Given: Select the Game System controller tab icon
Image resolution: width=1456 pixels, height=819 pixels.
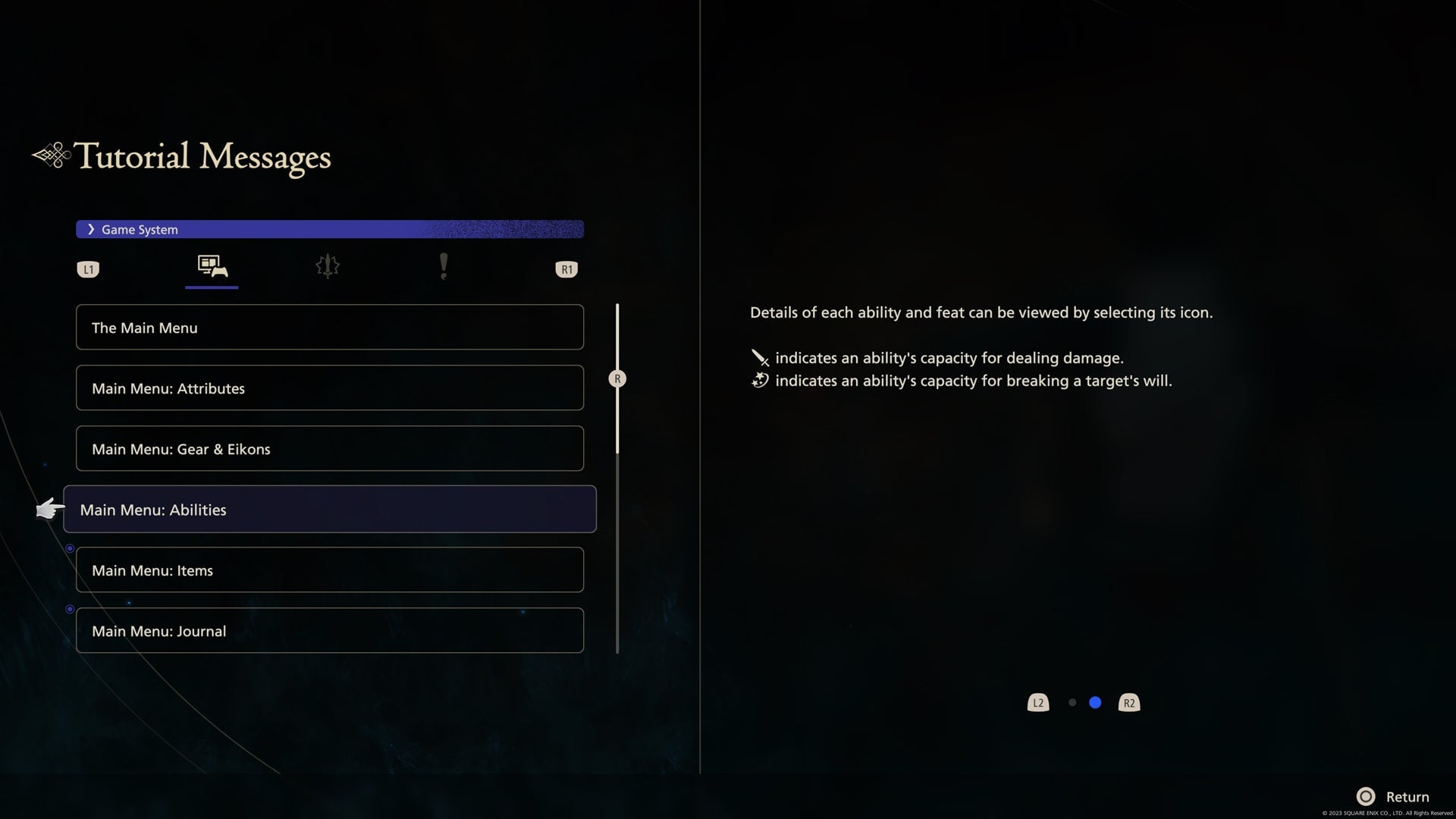Looking at the screenshot, I should pyautogui.click(x=212, y=268).
